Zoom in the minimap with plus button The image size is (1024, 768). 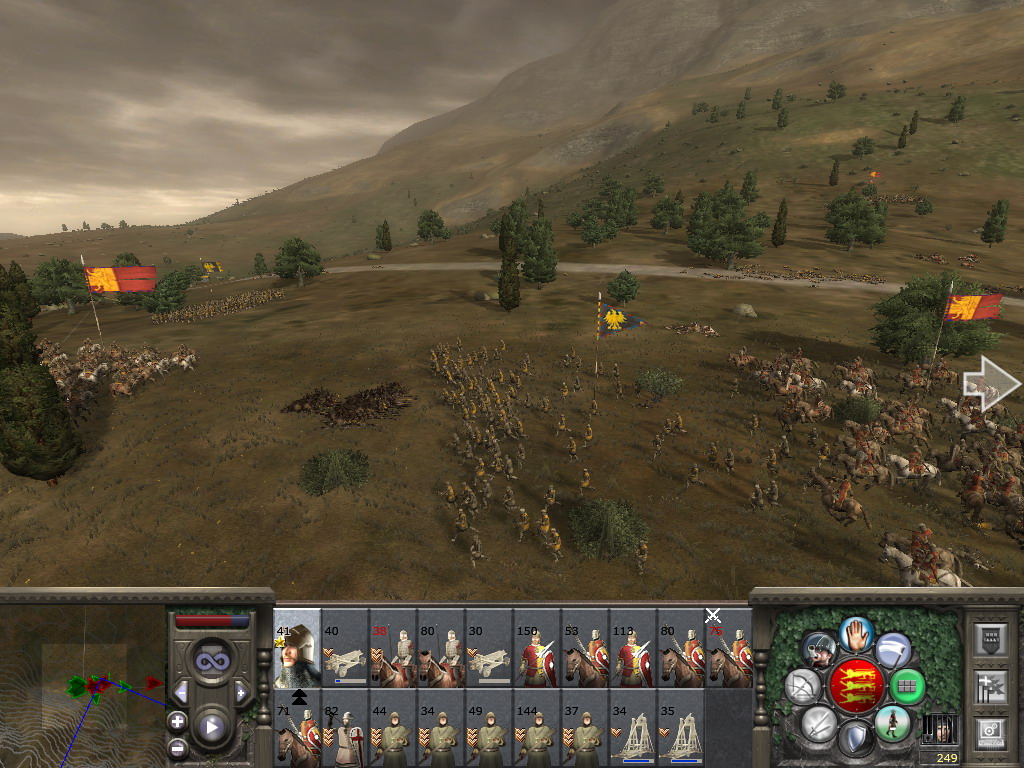pyautogui.click(x=177, y=721)
